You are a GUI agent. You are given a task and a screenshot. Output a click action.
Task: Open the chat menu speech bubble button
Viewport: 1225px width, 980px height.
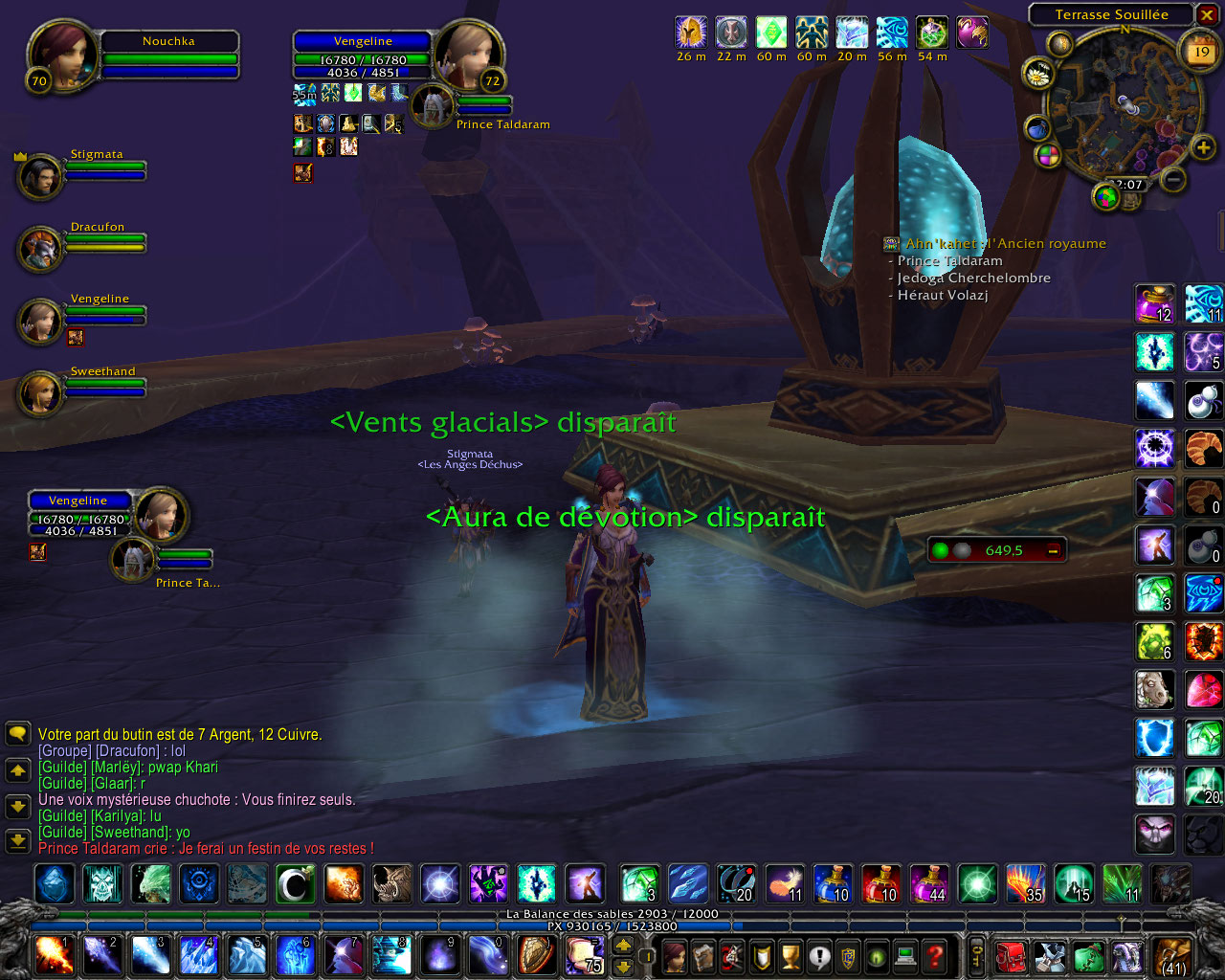tap(17, 734)
